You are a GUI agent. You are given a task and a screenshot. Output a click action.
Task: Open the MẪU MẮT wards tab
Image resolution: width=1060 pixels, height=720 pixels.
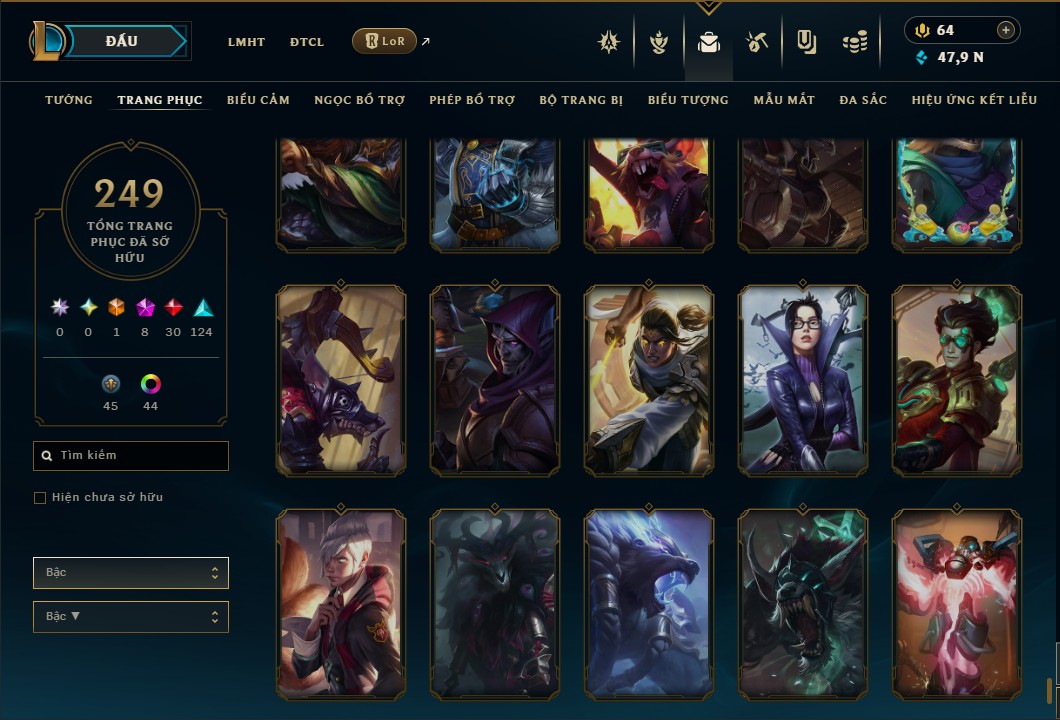point(784,100)
